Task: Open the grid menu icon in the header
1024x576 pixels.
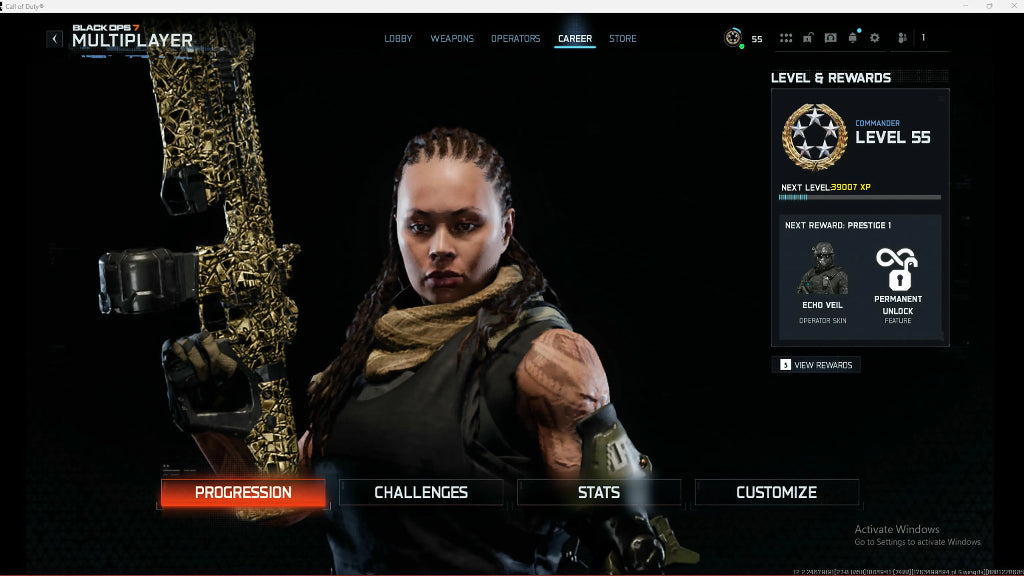Action: [786, 38]
